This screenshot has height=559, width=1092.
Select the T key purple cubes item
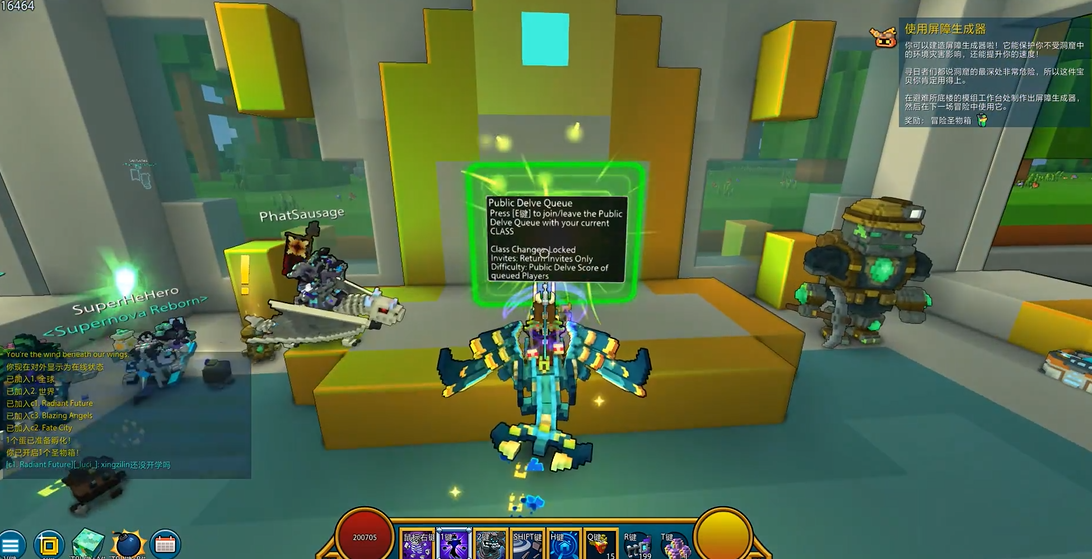(x=674, y=546)
